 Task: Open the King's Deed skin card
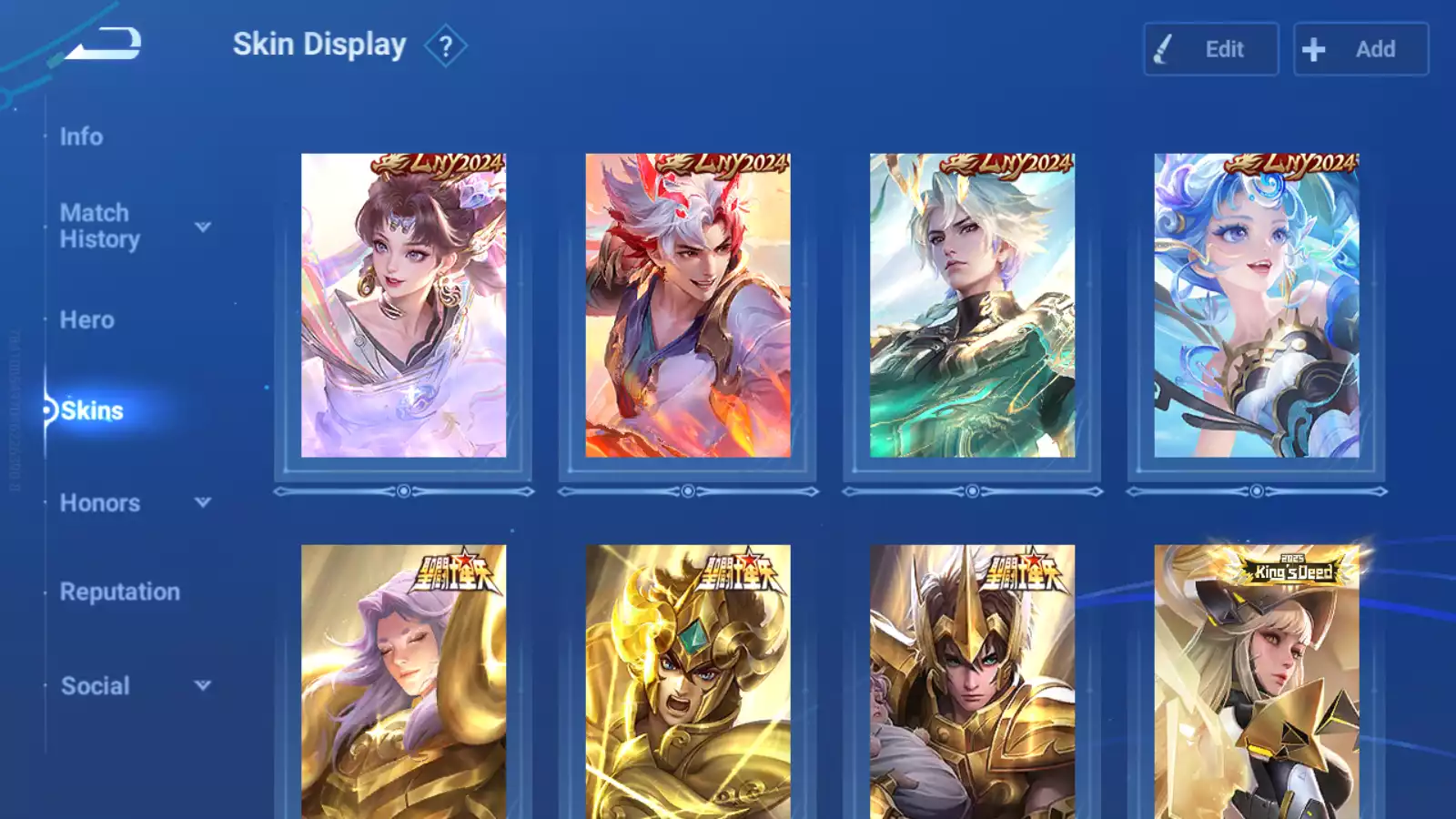coord(1257,682)
